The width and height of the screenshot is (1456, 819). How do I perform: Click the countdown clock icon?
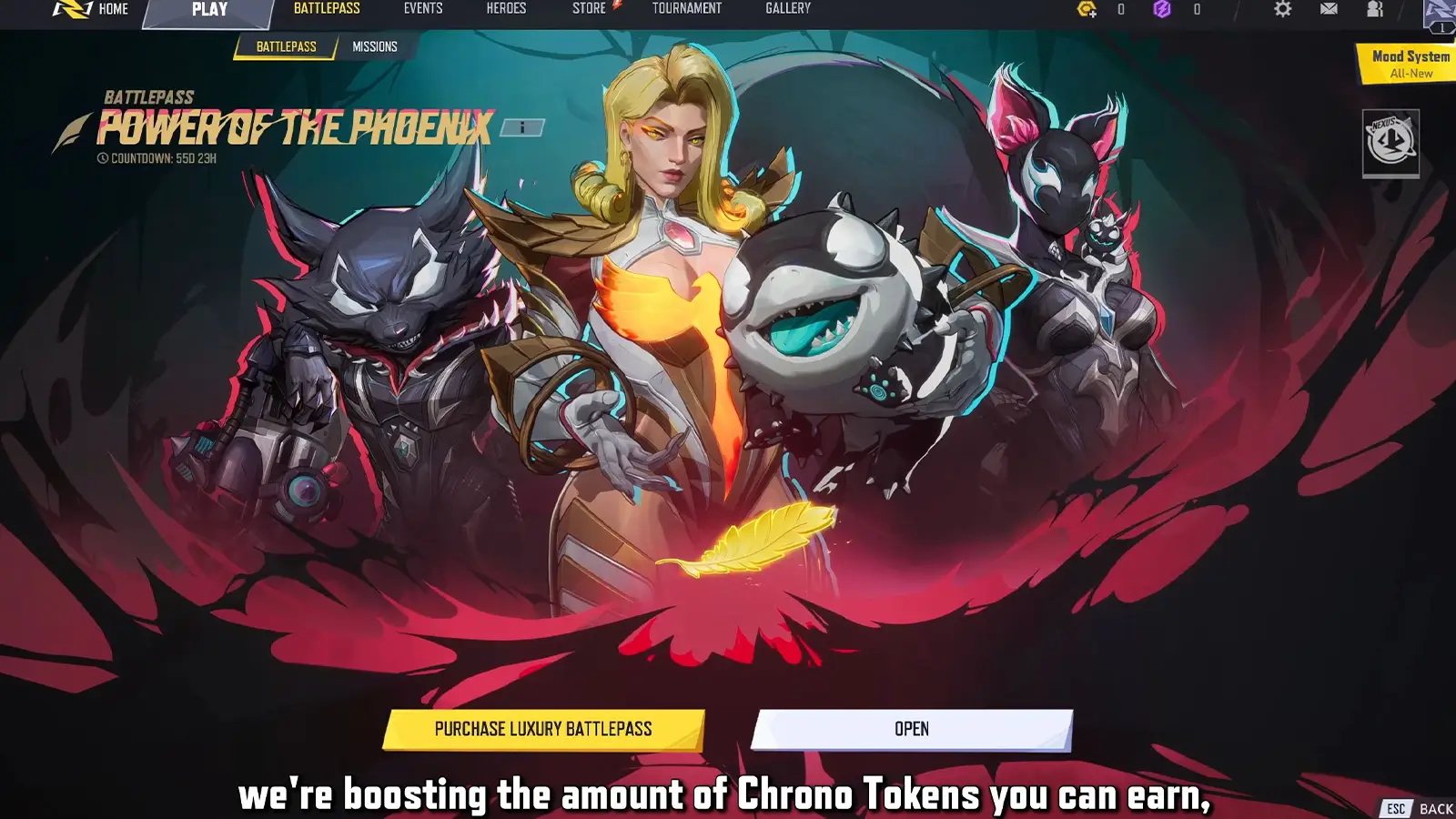coord(103,157)
